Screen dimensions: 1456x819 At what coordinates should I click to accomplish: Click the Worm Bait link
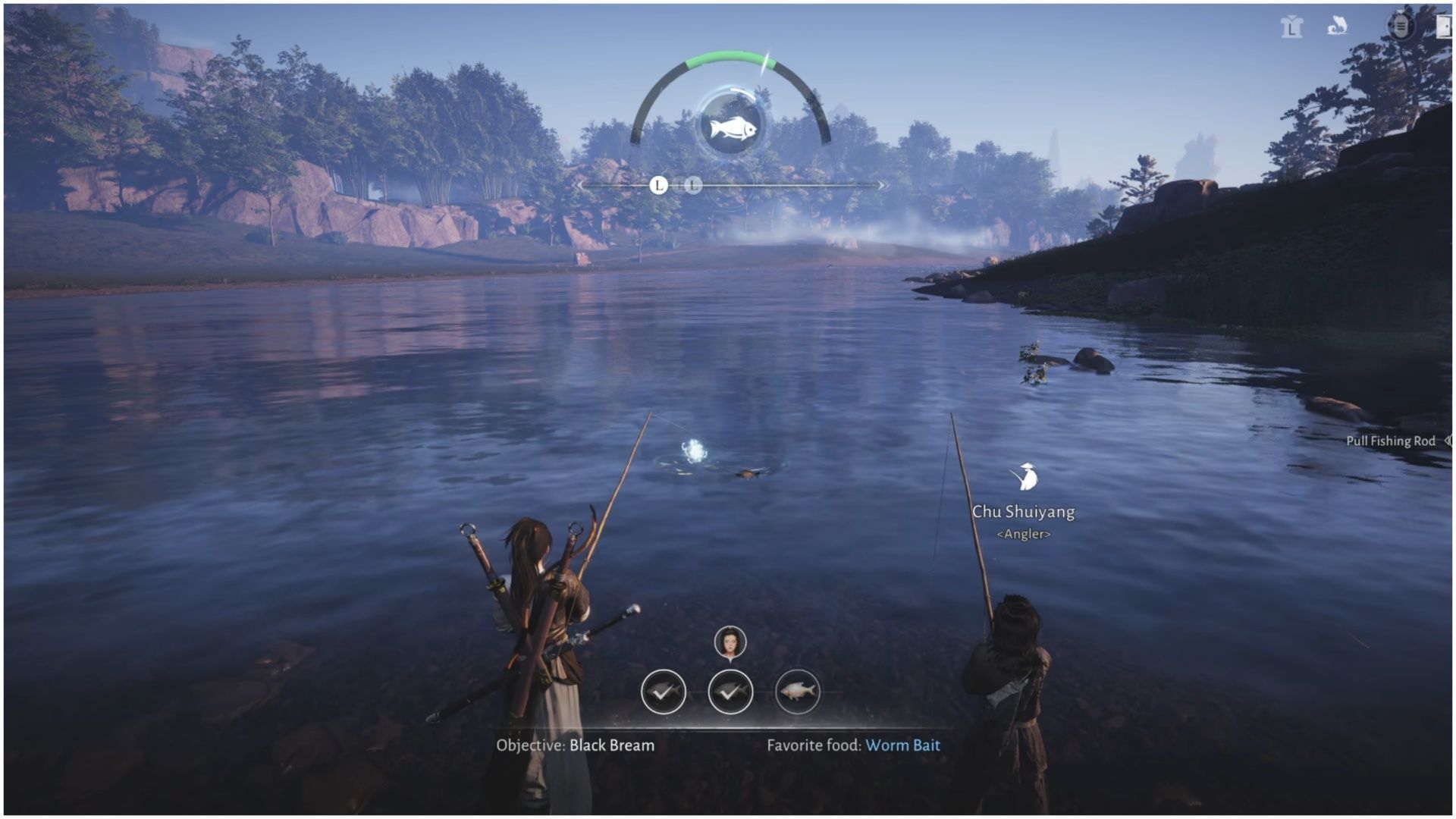tap(902, 745)
